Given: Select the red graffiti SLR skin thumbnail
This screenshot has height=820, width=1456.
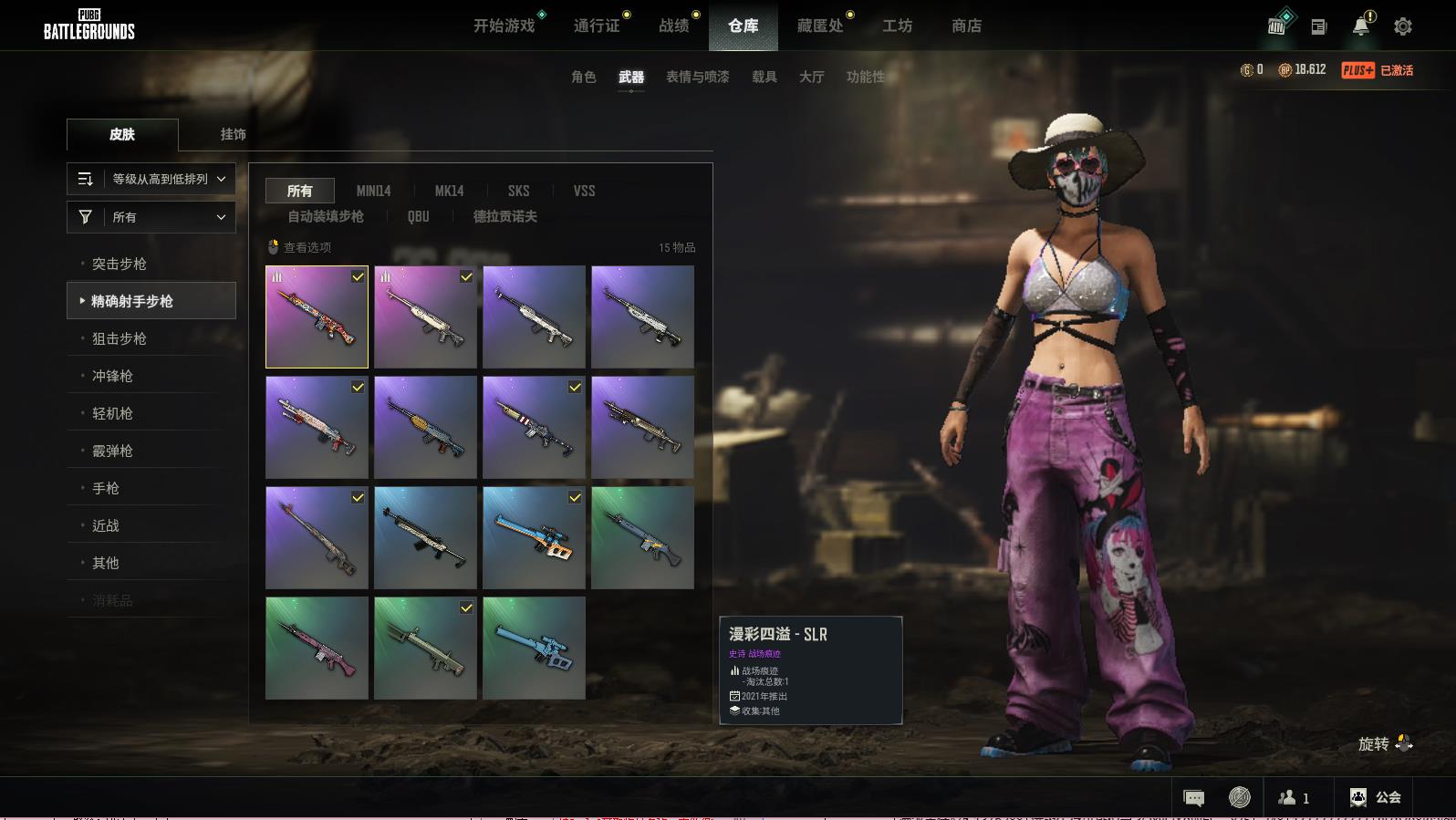Looking at the screenshot, I should pos(317,317).
